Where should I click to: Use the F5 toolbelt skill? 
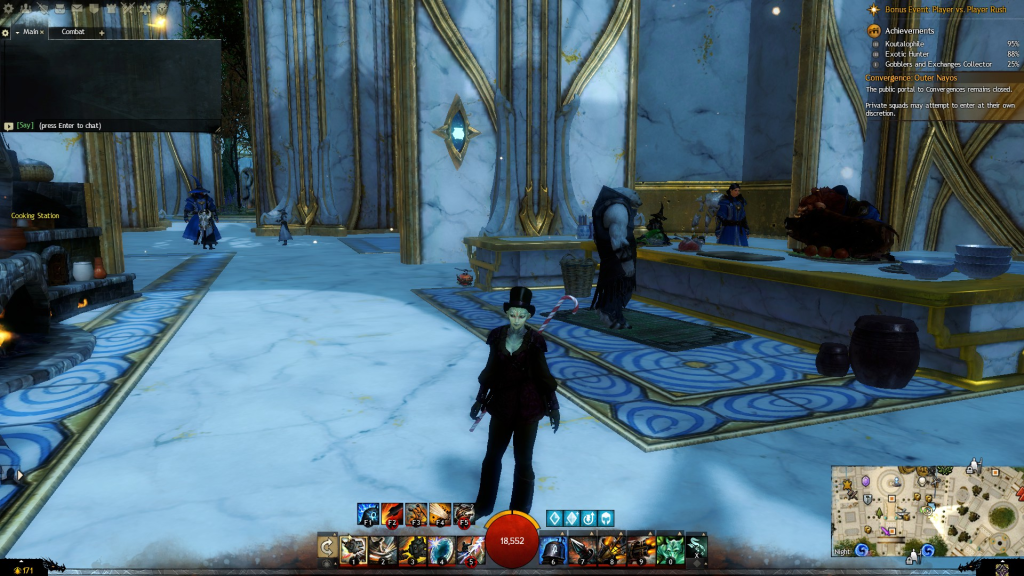[464, 516]
